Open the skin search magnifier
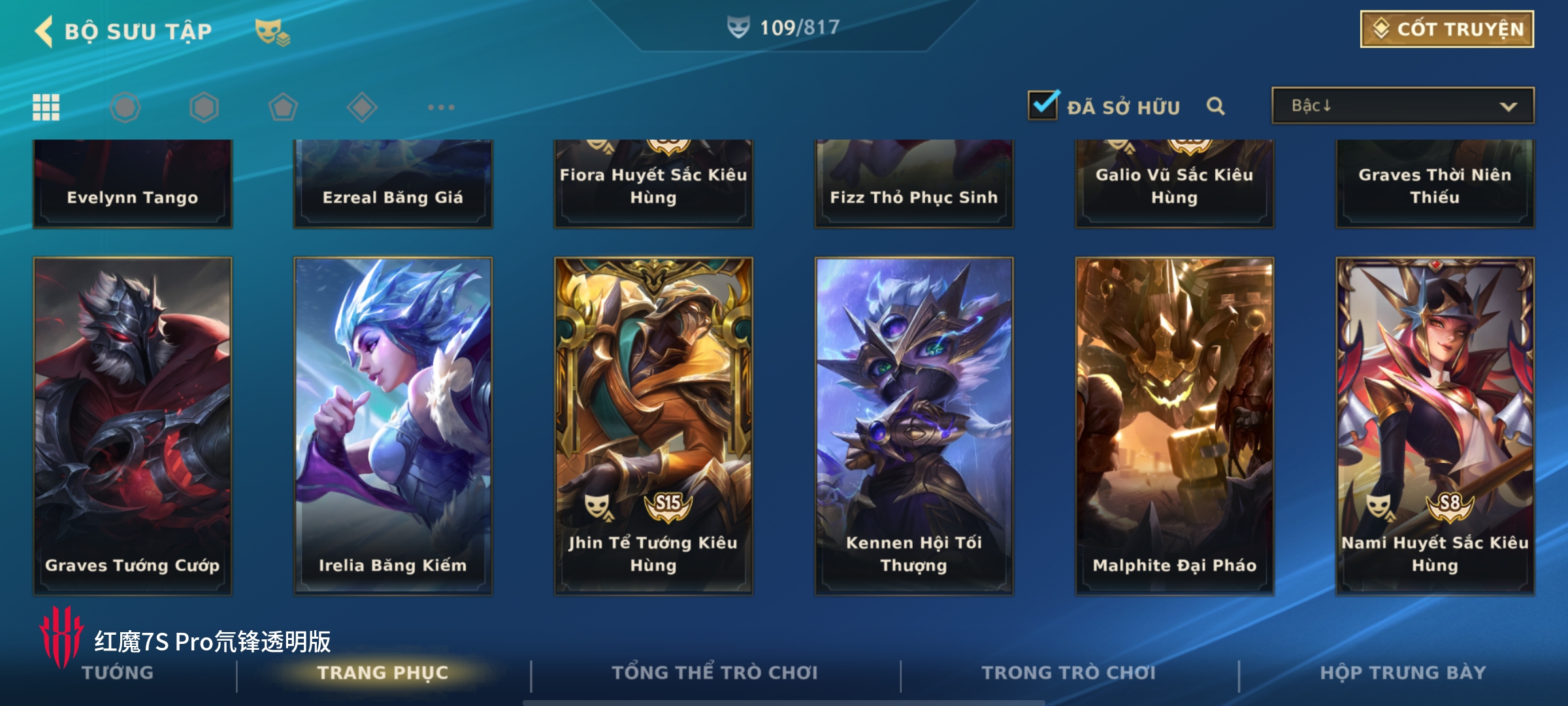This screenshot has height=706, width=1568. tap(1215, 106)
